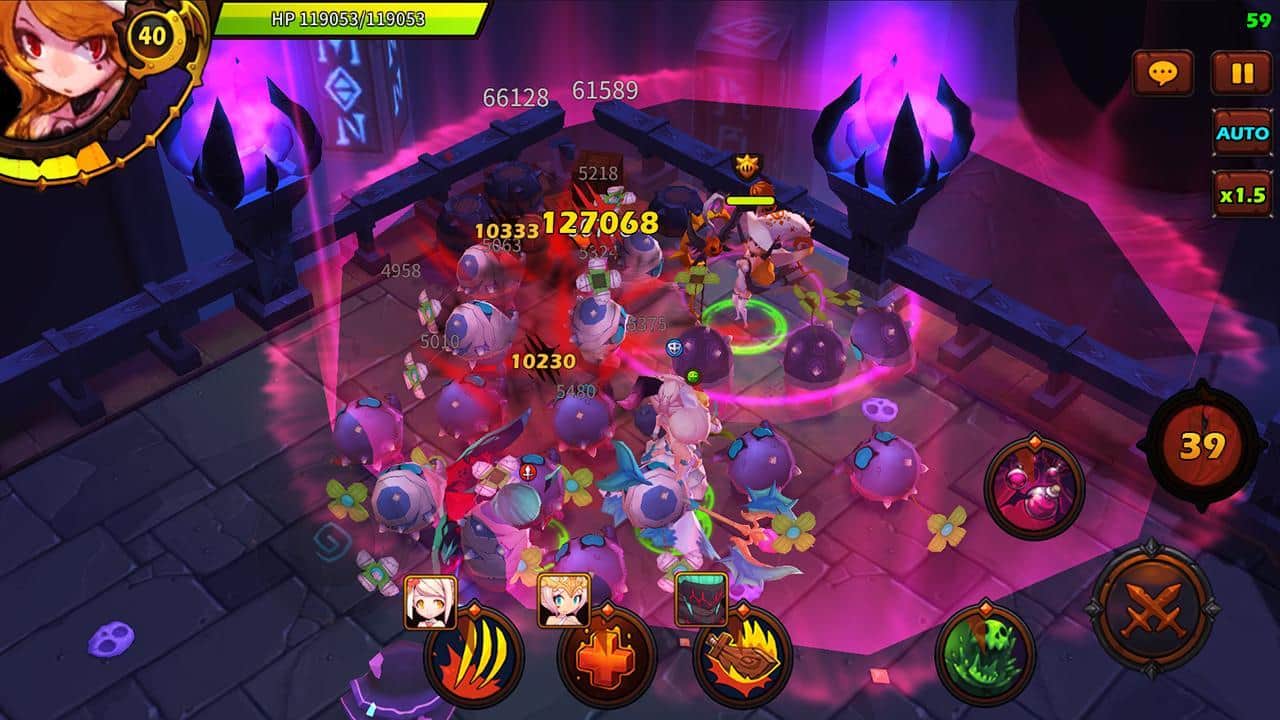Image resolution: width=1280 pixels, height=720 pixels.
Task: Open the chat speech bubble button
Action: [1162, 73]
